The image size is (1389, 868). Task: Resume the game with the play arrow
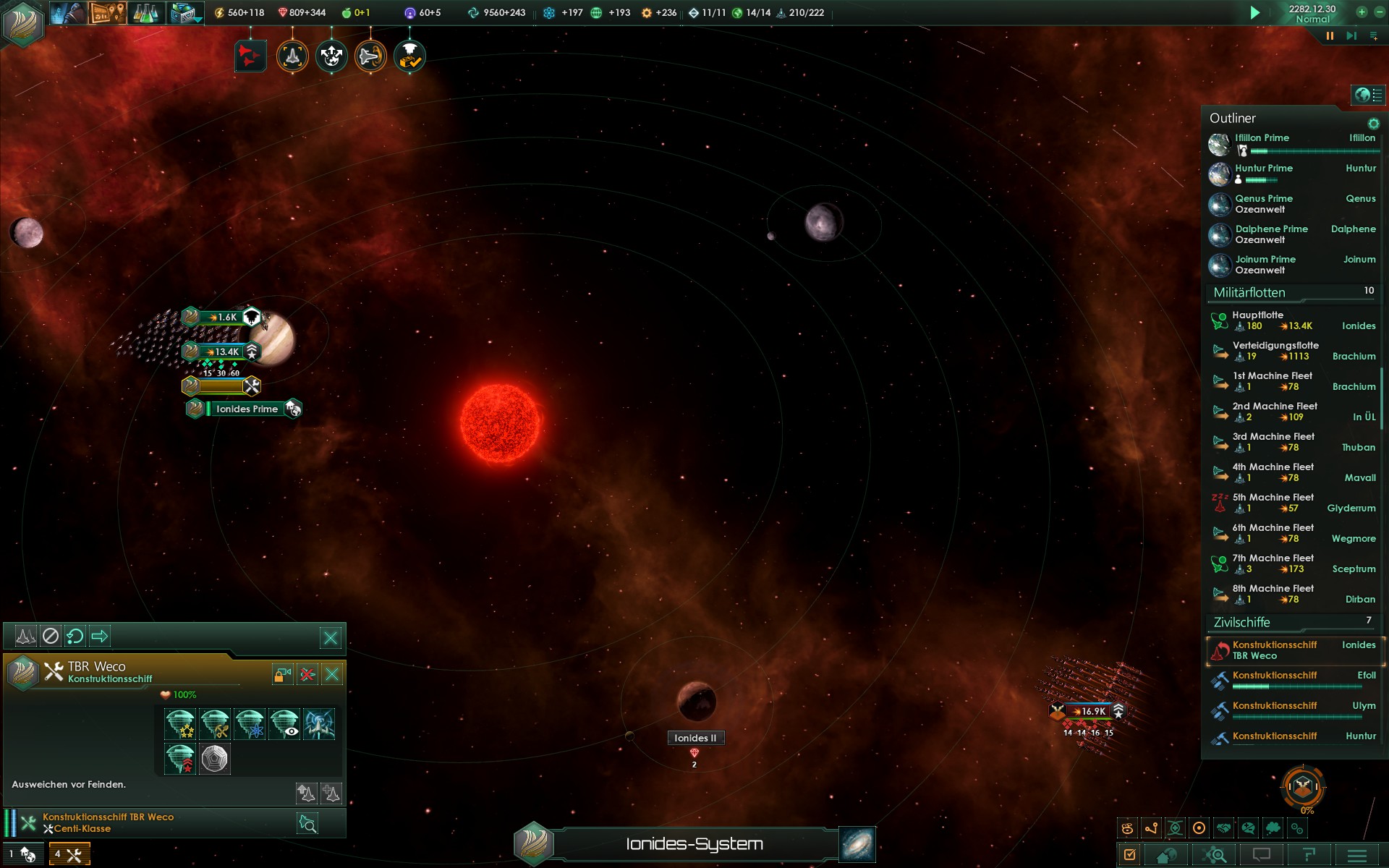(x=1255, y=12)
